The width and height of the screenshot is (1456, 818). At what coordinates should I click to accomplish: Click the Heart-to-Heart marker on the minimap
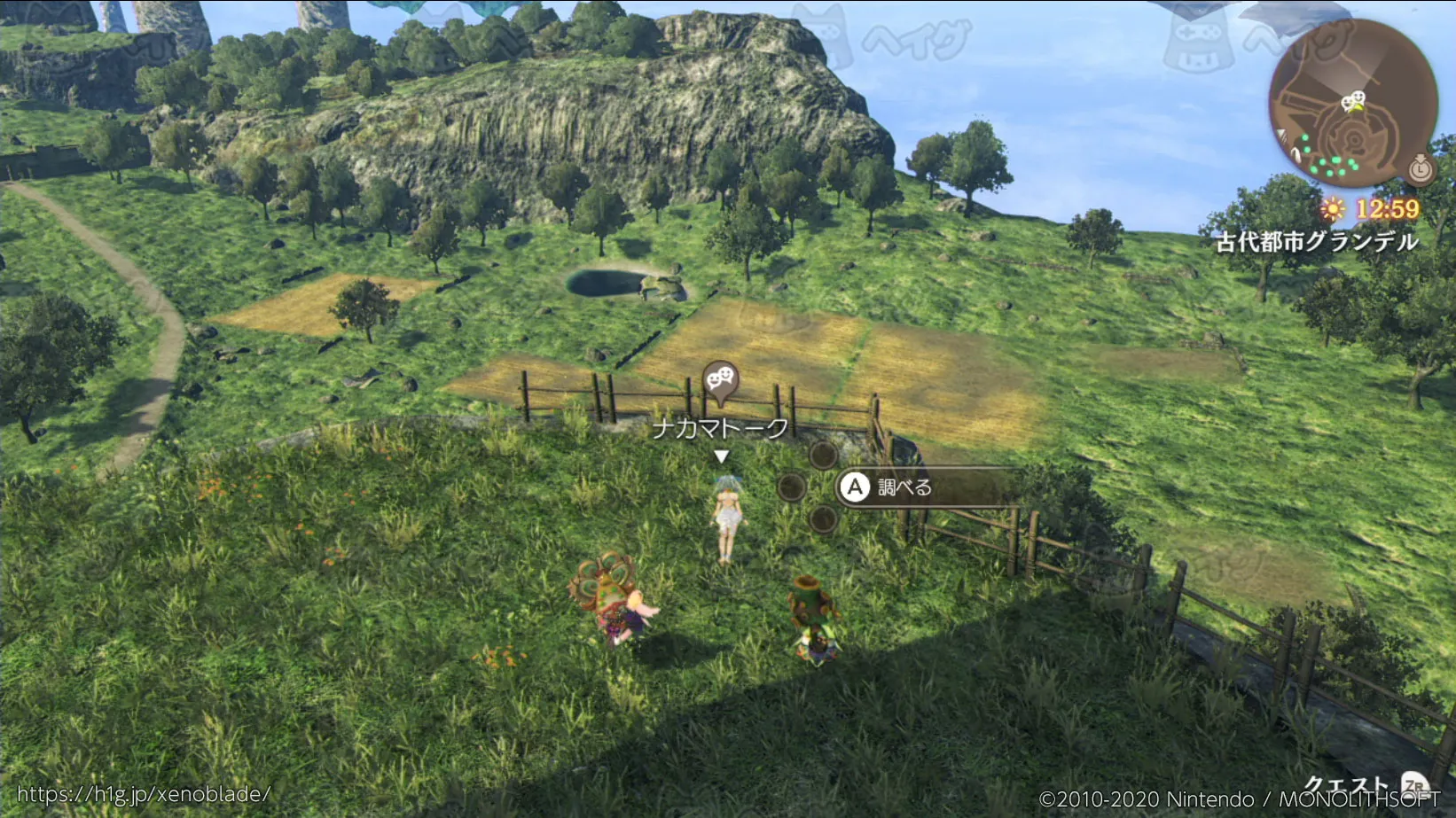1353,101
